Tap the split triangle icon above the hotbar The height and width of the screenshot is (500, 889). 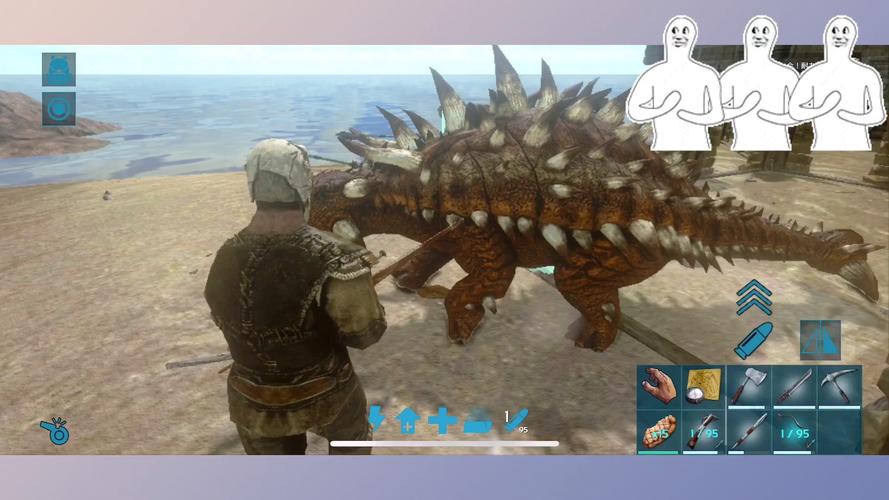tap(819, 340)
